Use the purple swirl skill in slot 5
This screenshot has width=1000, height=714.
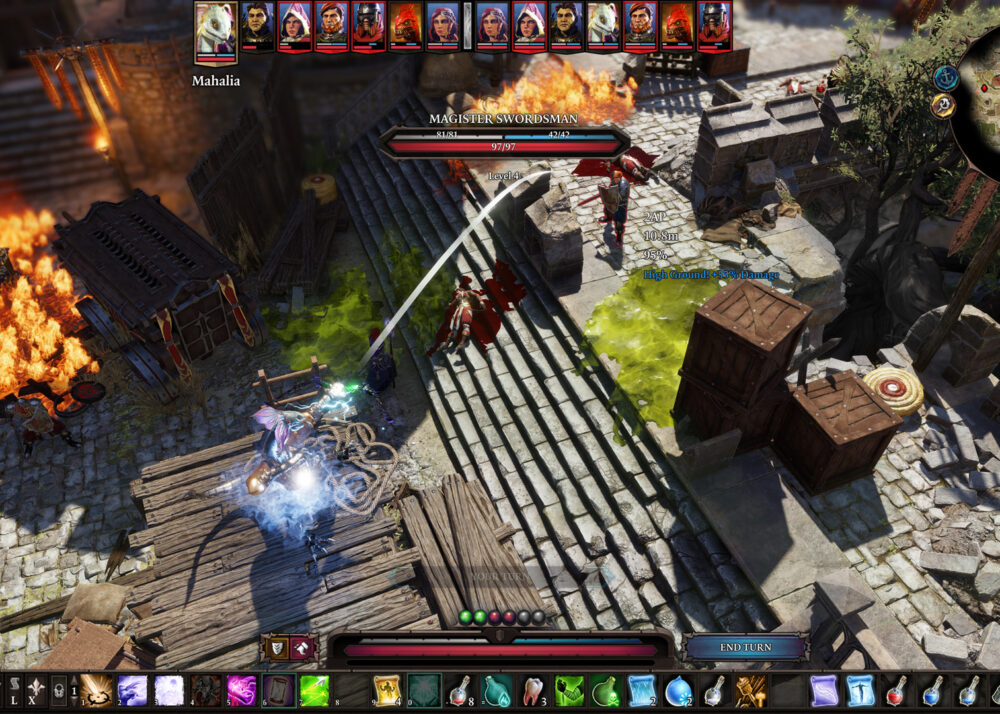pyautogui.click(x=242, y=690)
